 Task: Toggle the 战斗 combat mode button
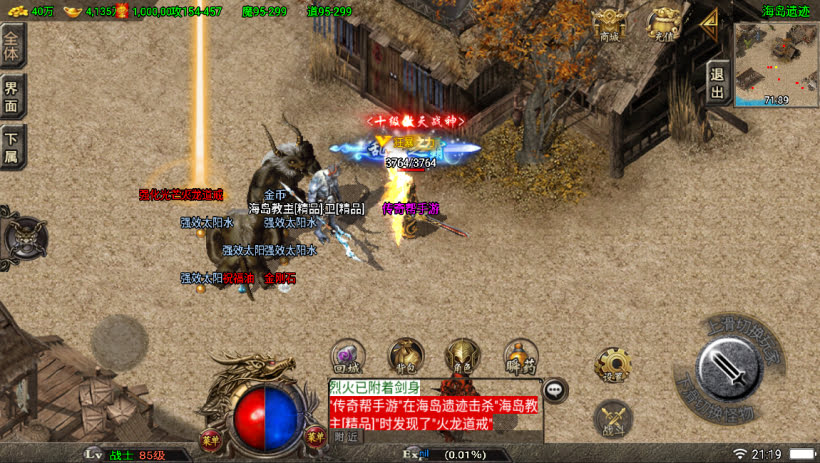click(612, 418)
